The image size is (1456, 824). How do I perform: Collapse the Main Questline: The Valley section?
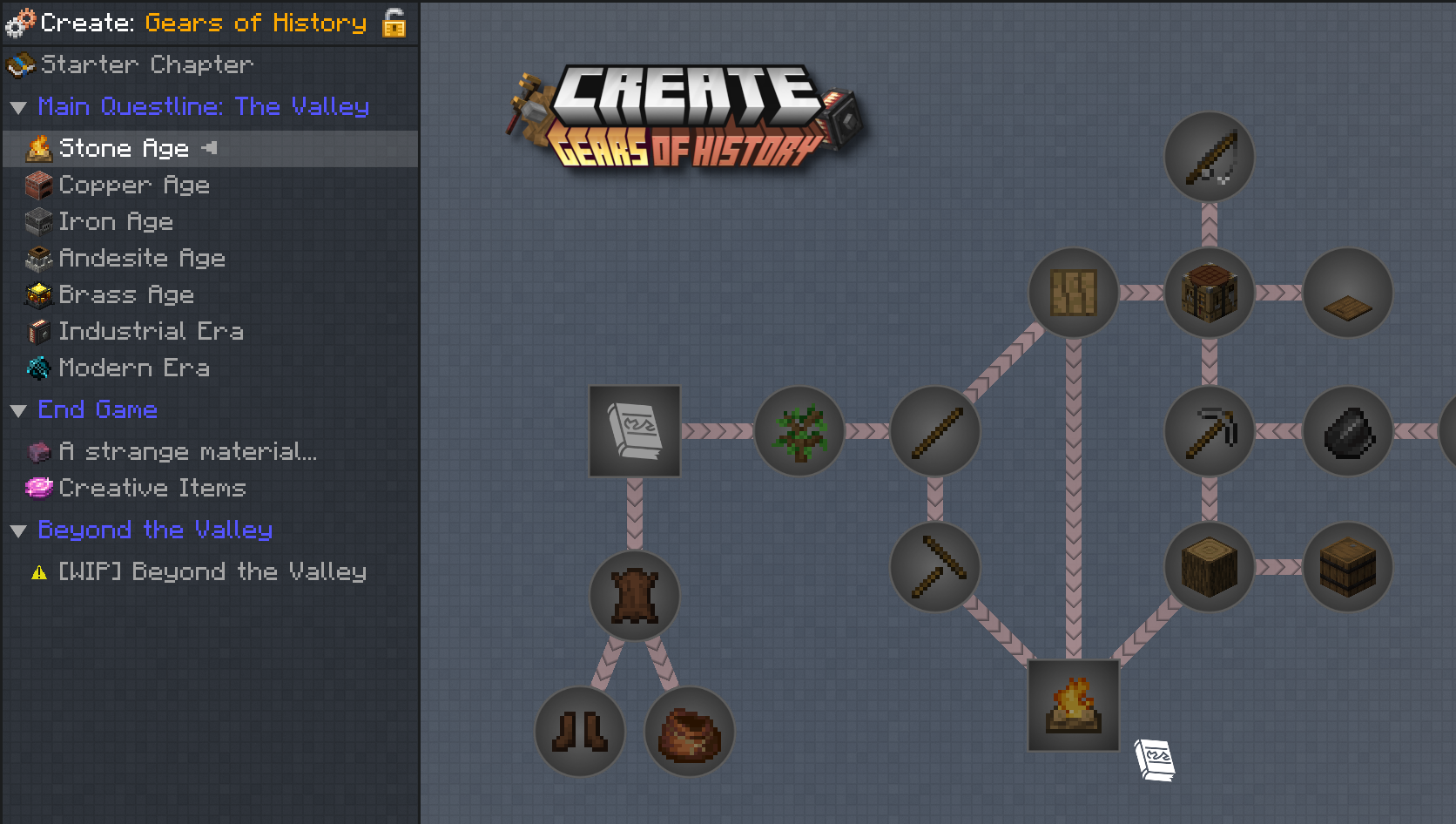[19, 106]
